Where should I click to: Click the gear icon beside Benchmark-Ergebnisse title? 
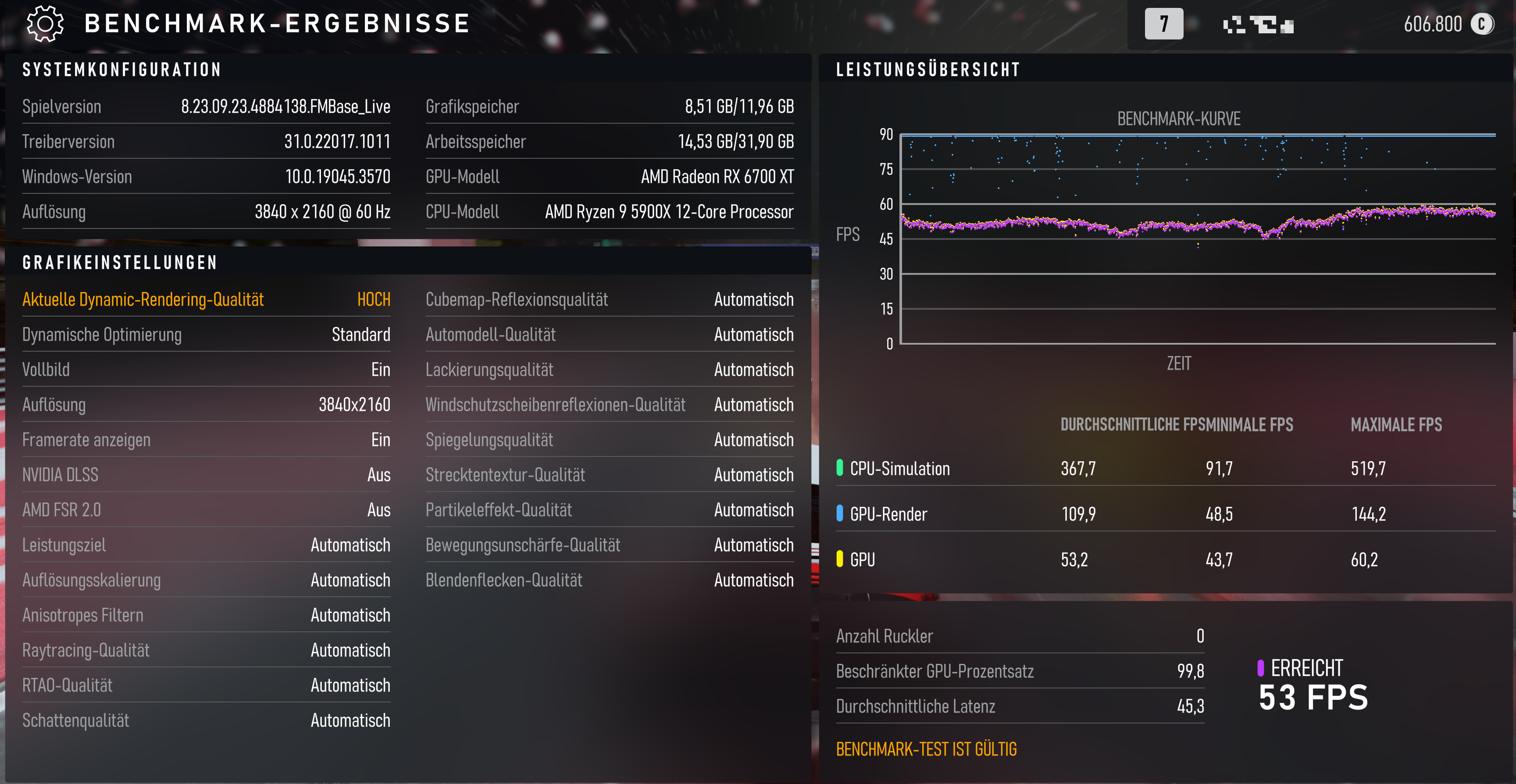pyautogui.click(x=44, y=24)
